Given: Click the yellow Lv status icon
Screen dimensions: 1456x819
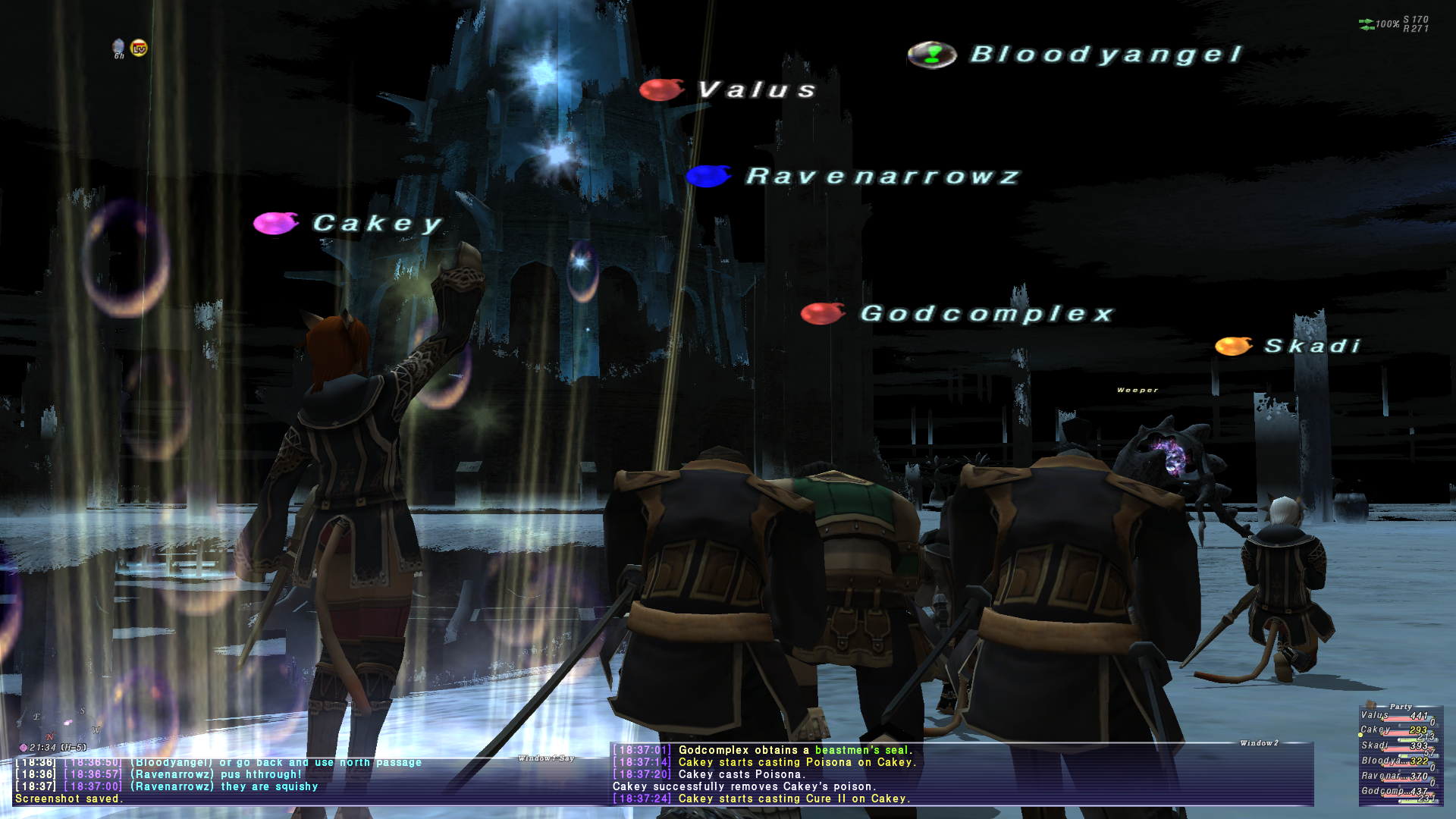Looking at the screenshot, I should (139, 49).
